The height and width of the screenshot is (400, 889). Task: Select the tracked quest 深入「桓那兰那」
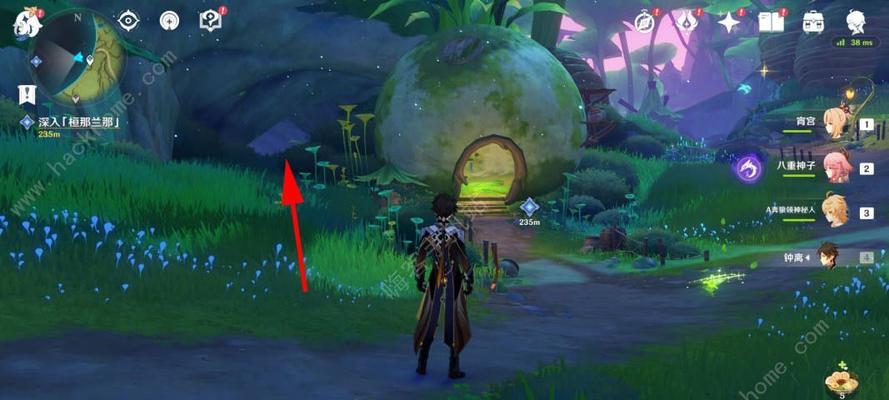pos(80,122)
